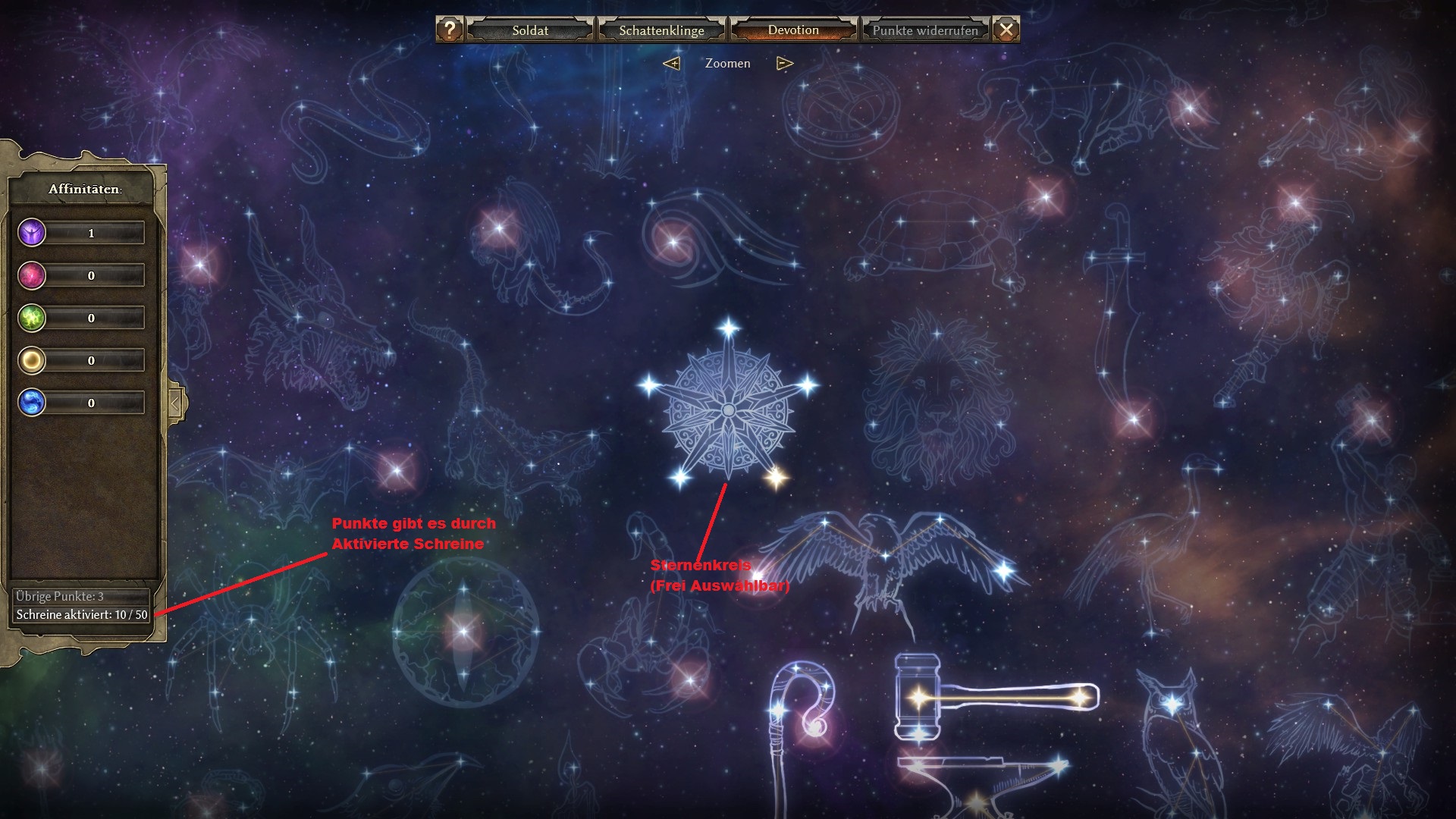The height and width of the screenshot is (819, 1456).
Task: Select the golden star on the Sternenkreis
Action: [x=775, y=477]
